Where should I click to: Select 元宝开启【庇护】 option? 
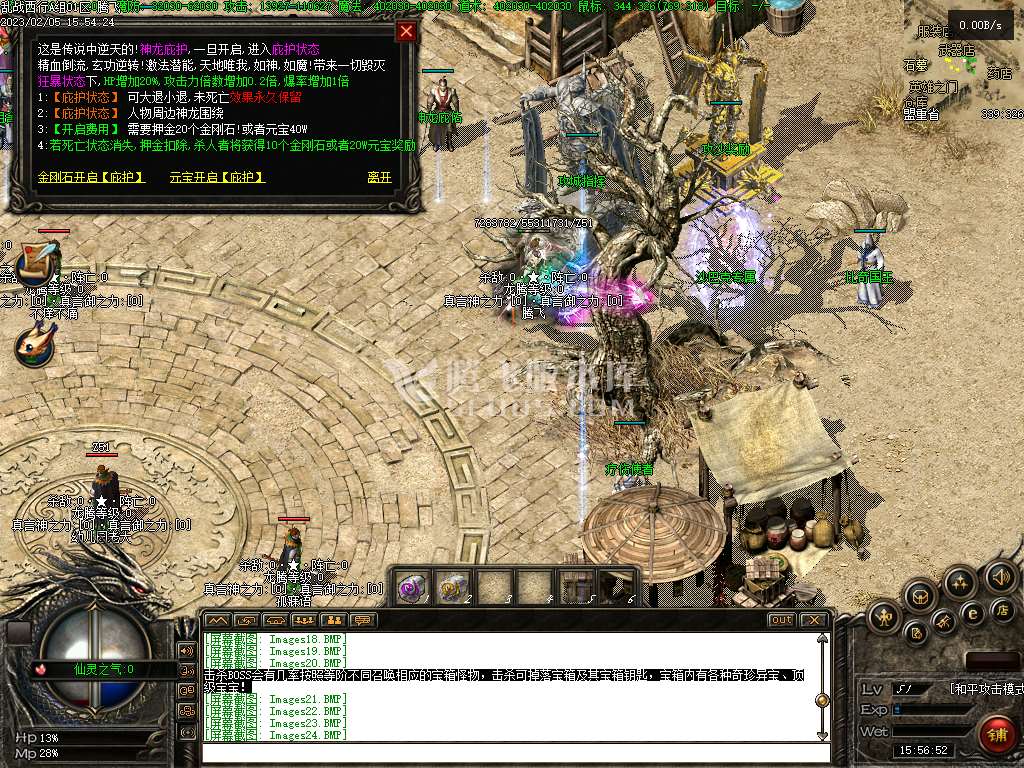click(217, 178)
